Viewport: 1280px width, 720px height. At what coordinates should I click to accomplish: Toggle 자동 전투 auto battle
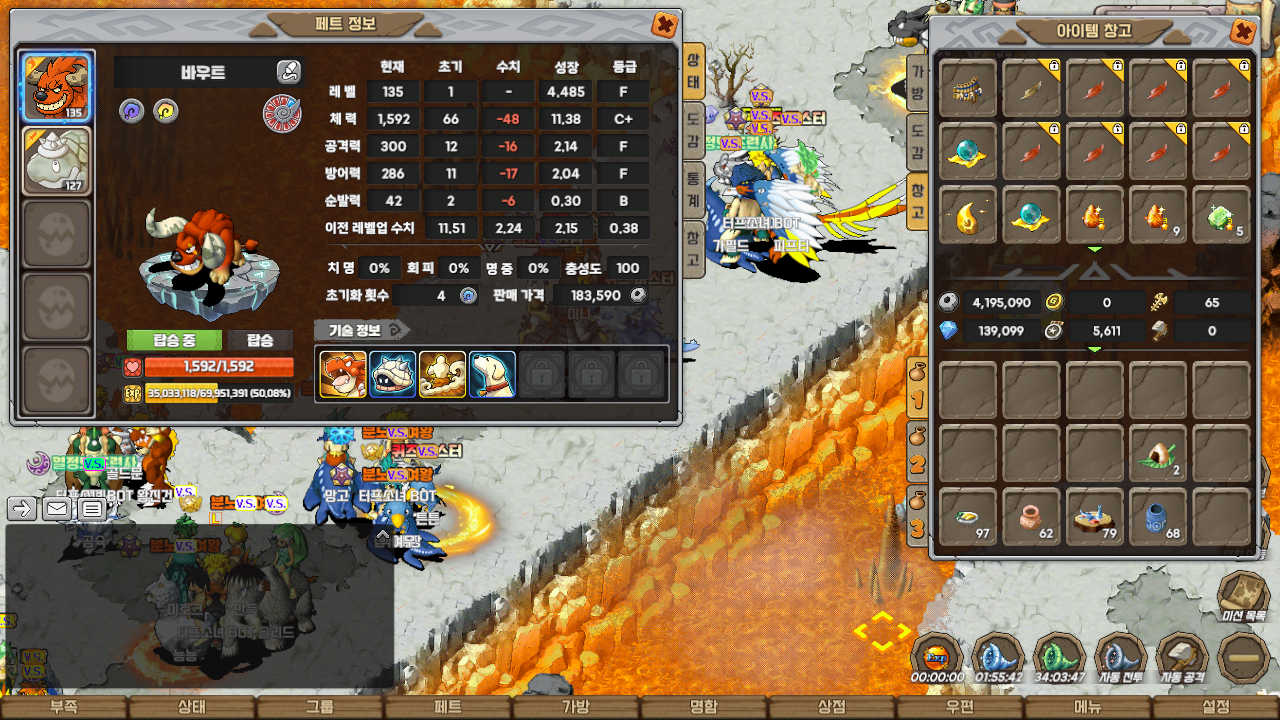pos(1122,658)
